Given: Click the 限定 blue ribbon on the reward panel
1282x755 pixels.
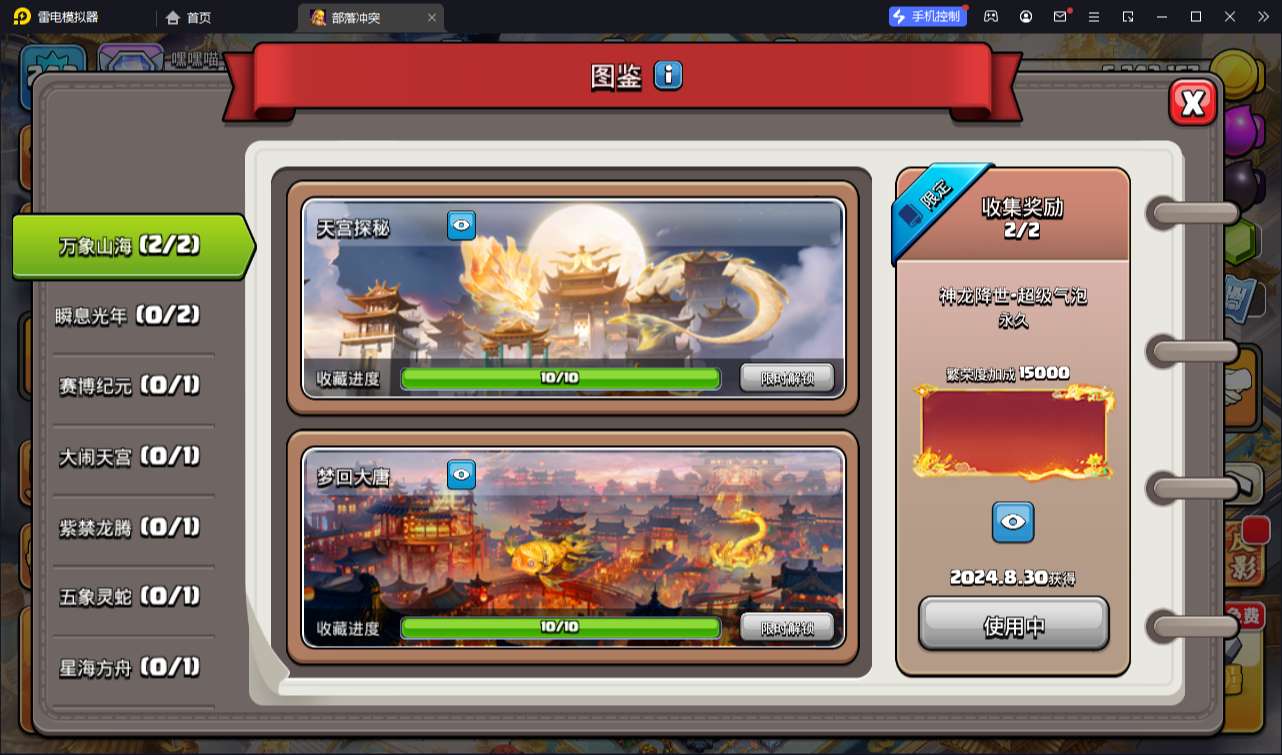Looking at the screenshot, I should click(932, 193).
